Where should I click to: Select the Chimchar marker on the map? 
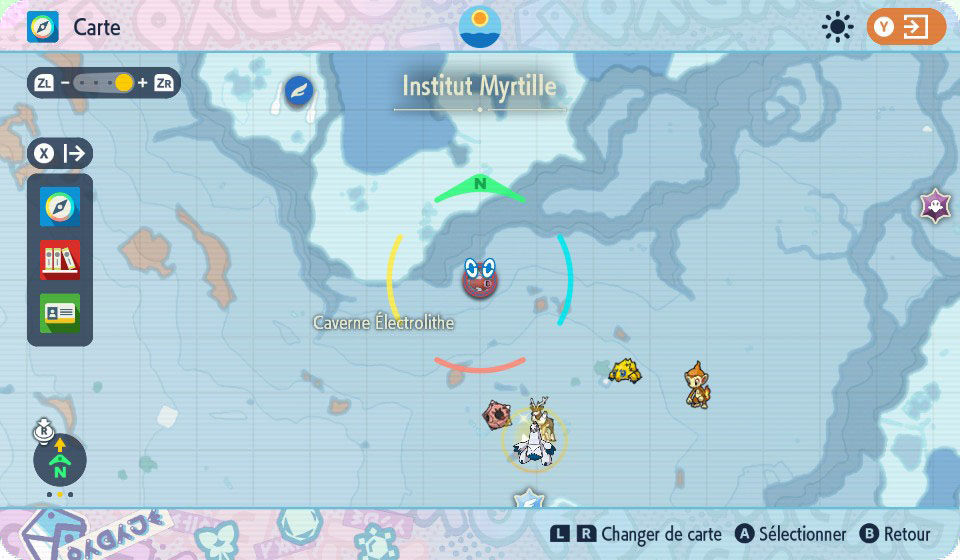click(x=698, y=384)
